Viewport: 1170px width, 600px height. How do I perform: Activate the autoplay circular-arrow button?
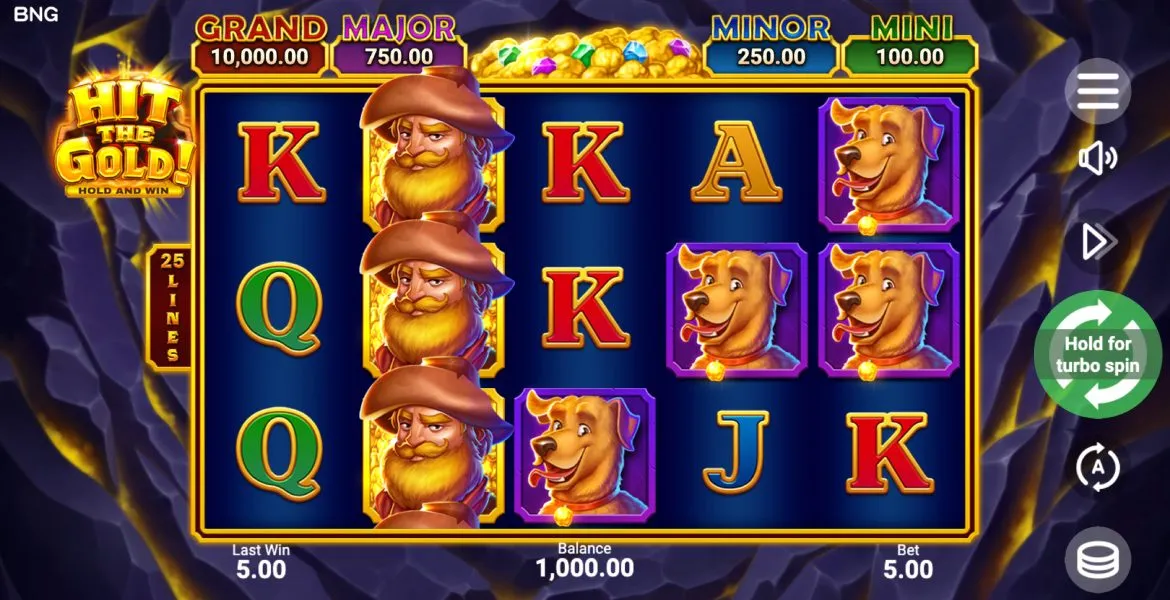click(1097, 467)
